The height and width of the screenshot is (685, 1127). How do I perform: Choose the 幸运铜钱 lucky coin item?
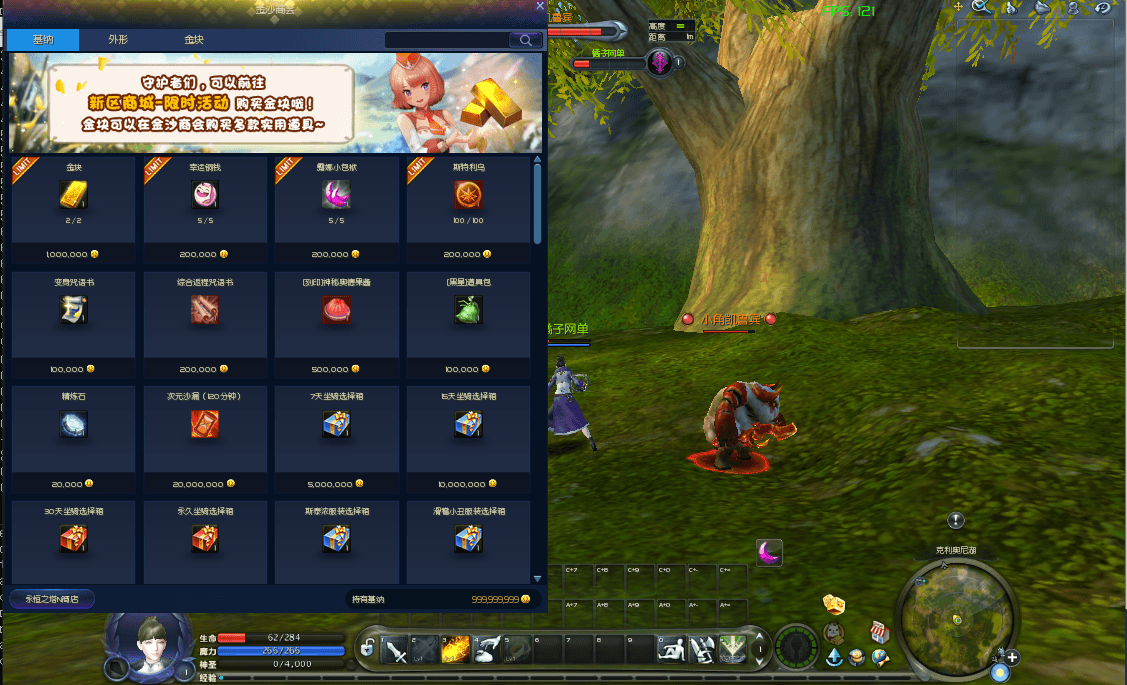pos(205,196)
